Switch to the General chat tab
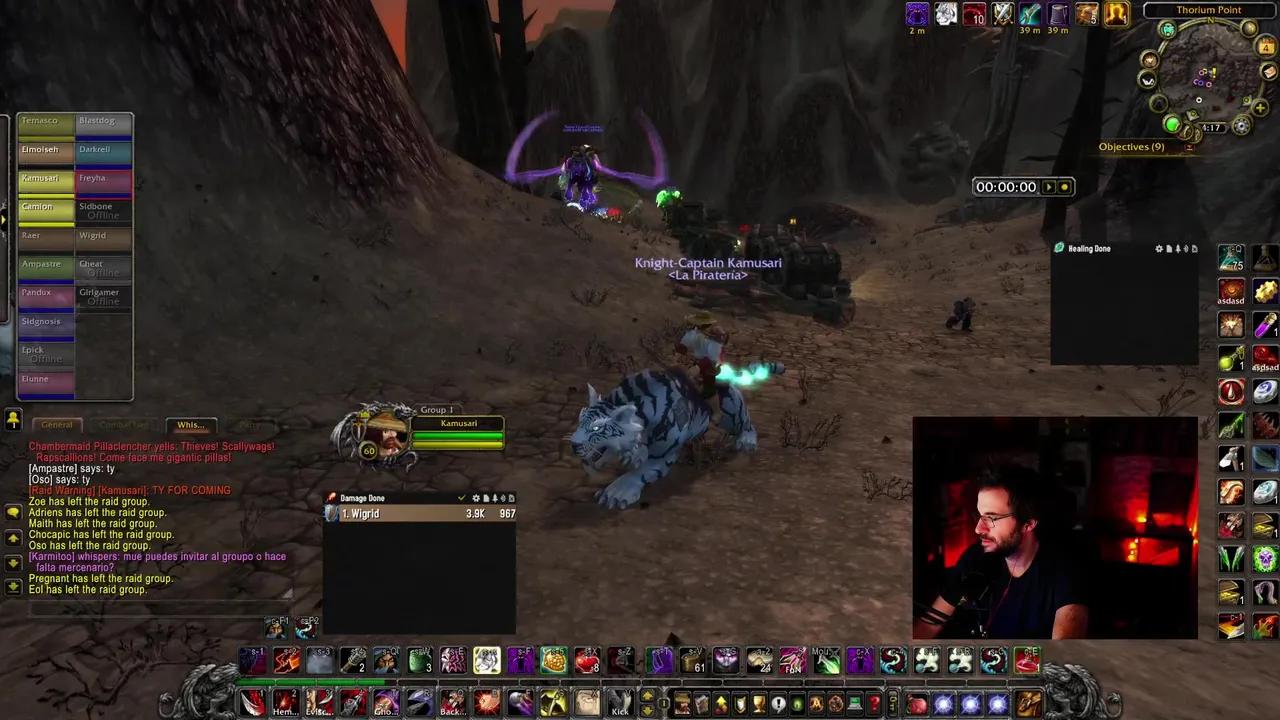1280x720 pixels. point(56,424)
